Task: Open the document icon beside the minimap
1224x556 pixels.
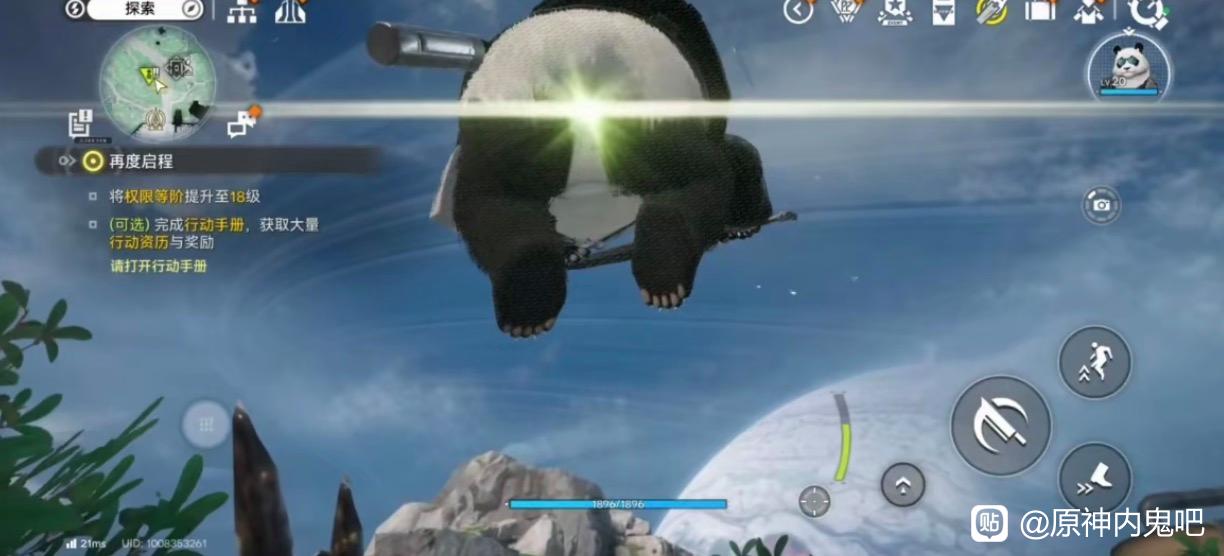Action: point(81,124)
